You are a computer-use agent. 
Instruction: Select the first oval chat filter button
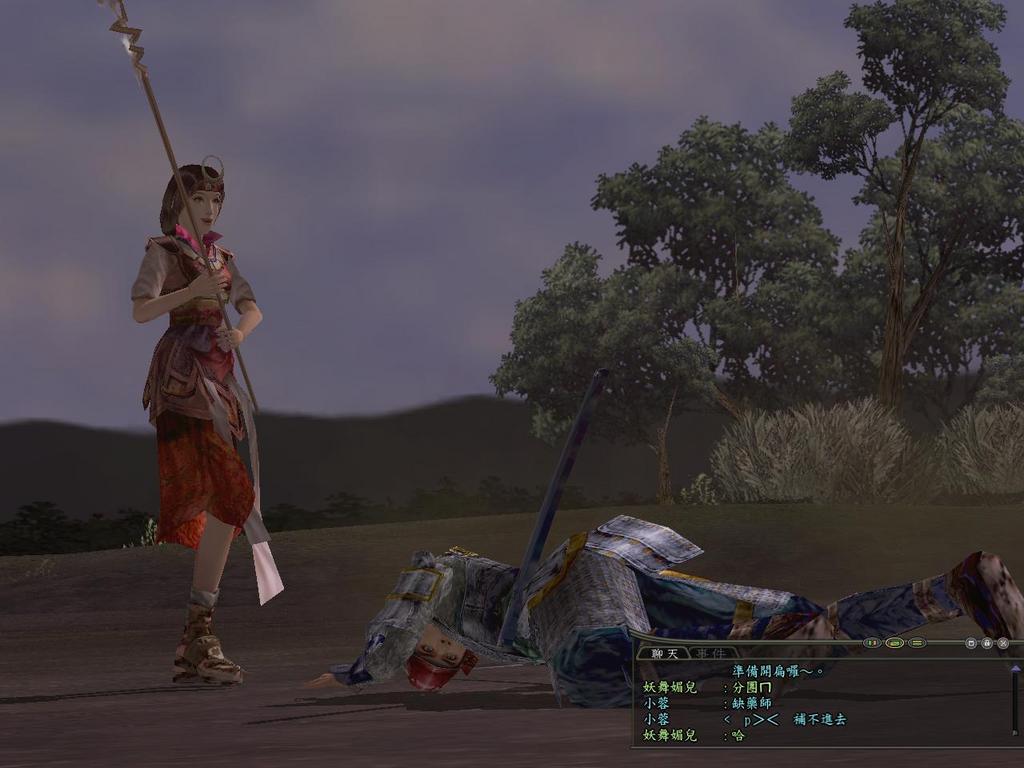[872, 643]
